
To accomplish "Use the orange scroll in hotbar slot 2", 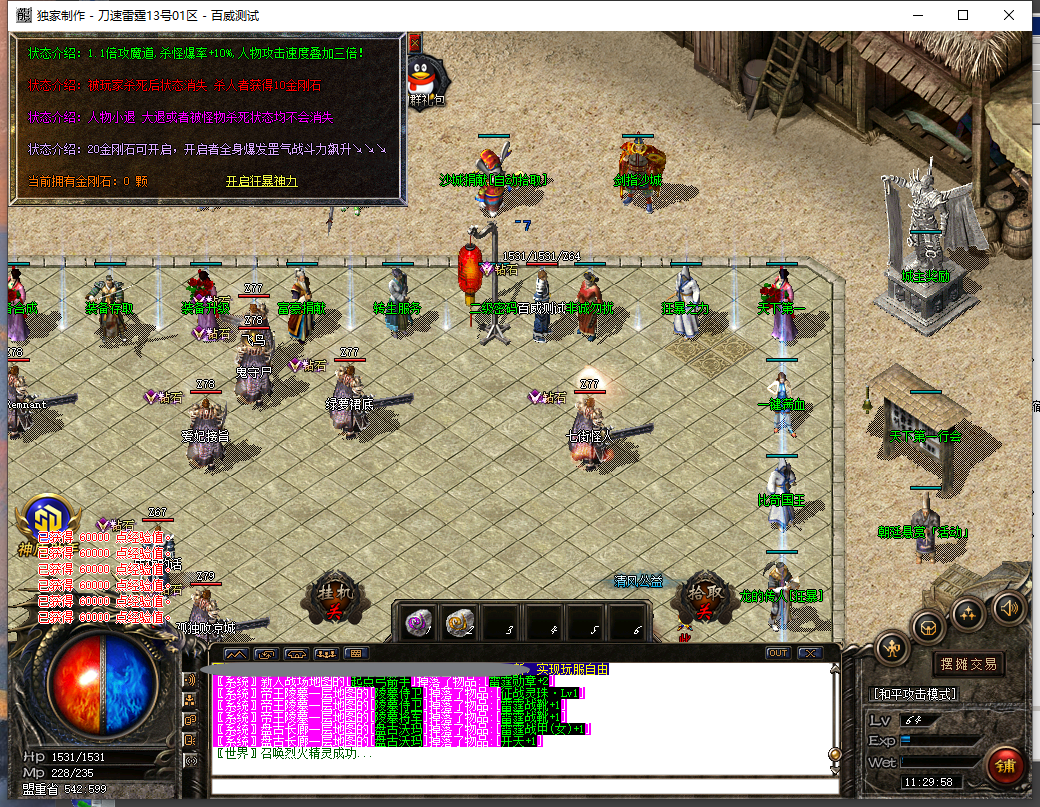I will tap(460, 624).
